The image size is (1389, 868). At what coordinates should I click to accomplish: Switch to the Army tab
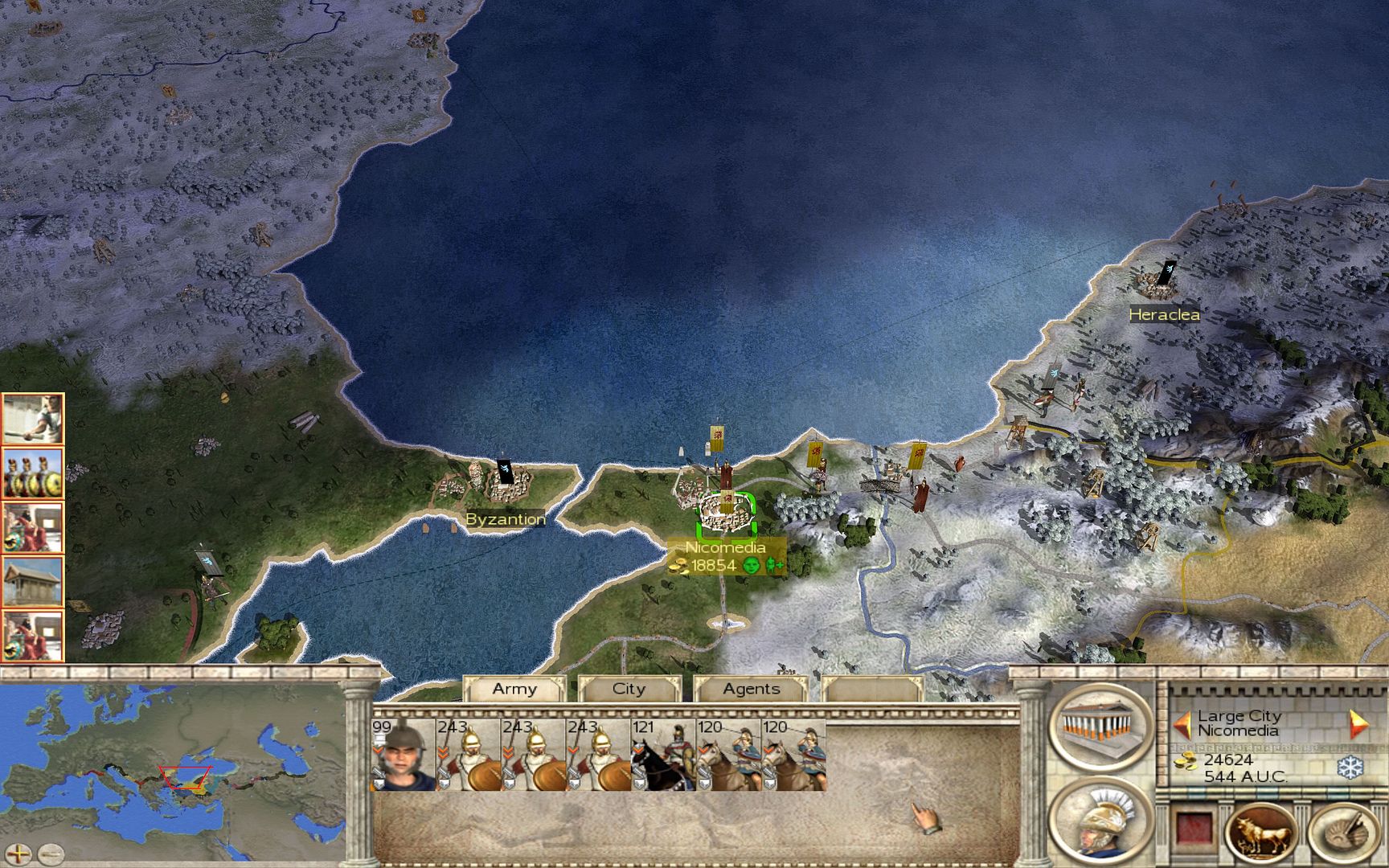click(514, 690)
